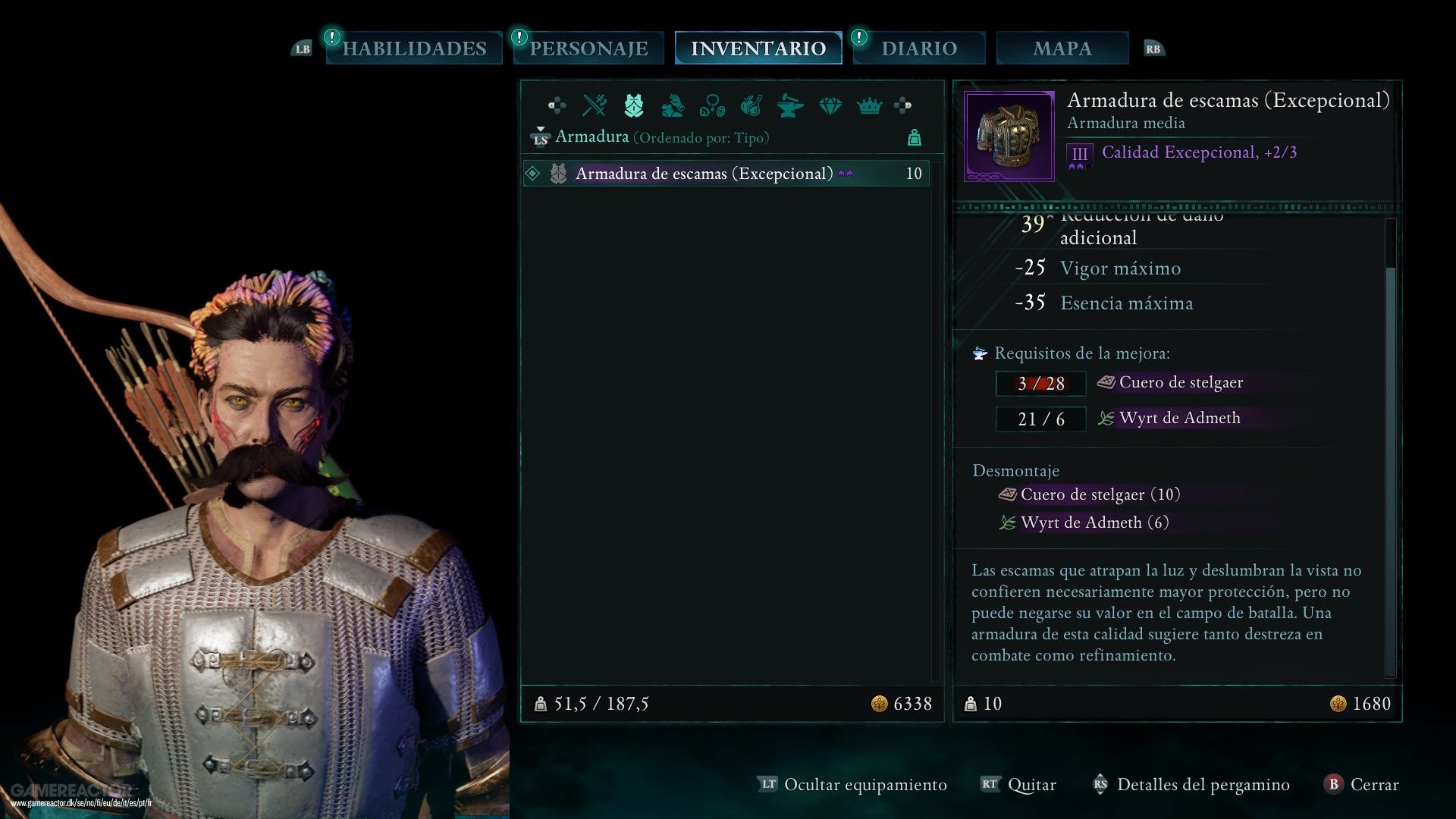Viewport: 1456px width, 819px height.
Task: Switch to the necklace and rings category
Action: click(712, 105)
